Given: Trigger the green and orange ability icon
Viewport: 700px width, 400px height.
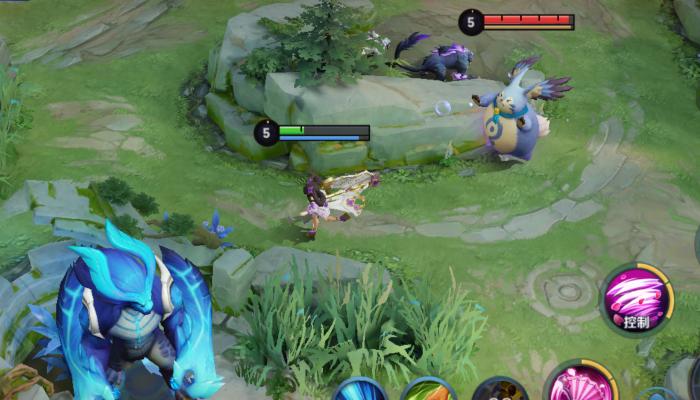Looking at the screenshot, I should 429,391.
